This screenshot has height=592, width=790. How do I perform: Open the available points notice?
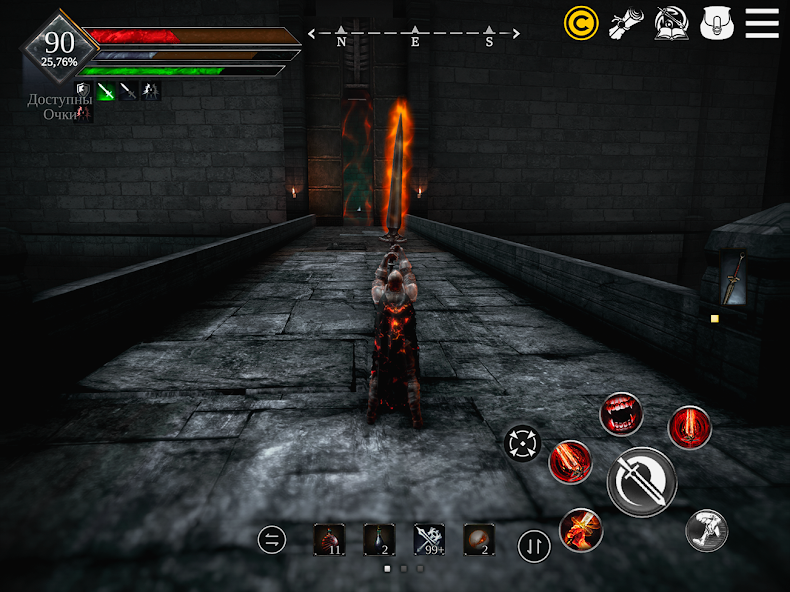click(x=60, y=106)
